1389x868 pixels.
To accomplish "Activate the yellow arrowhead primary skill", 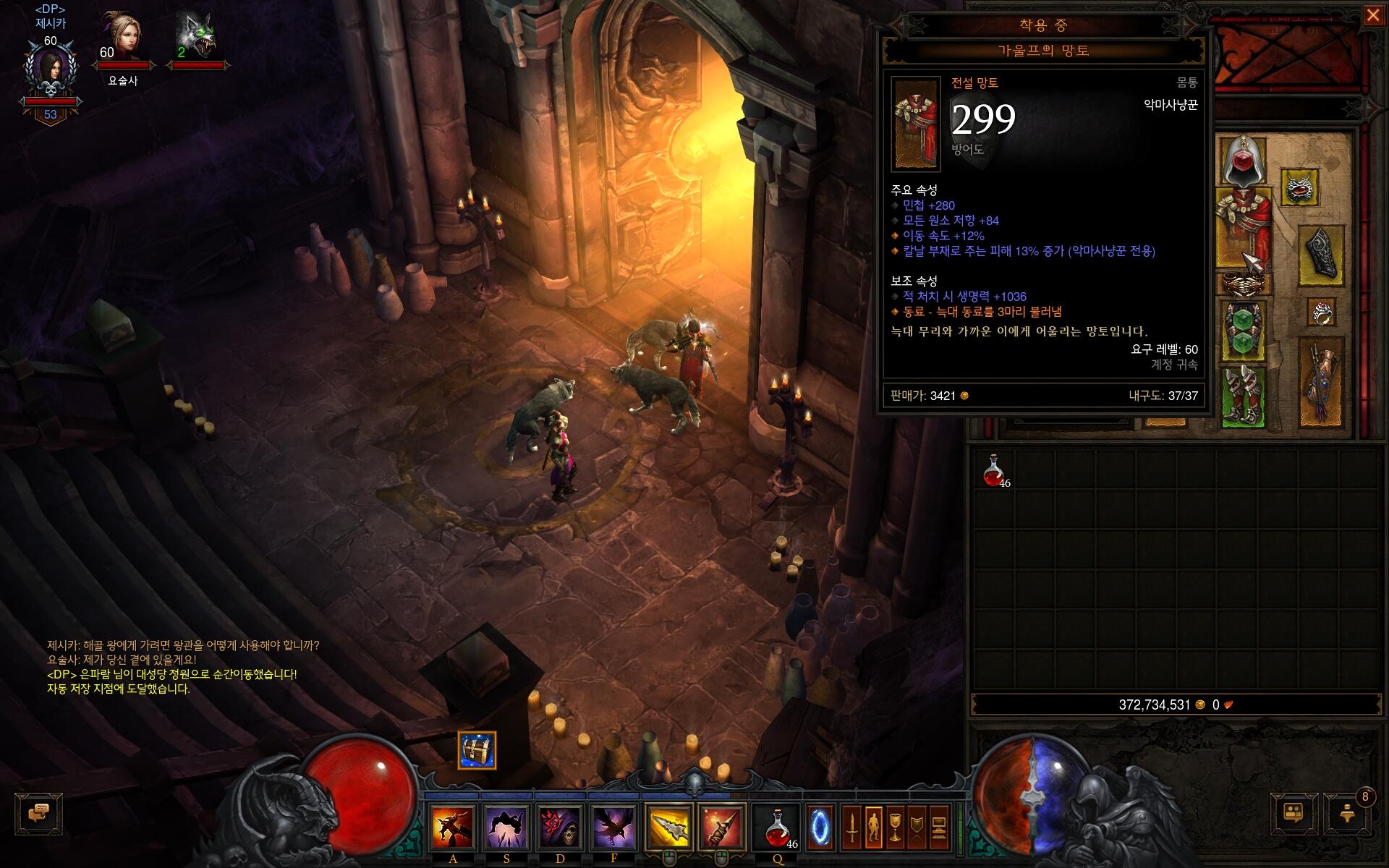I will tap(668, 827).
